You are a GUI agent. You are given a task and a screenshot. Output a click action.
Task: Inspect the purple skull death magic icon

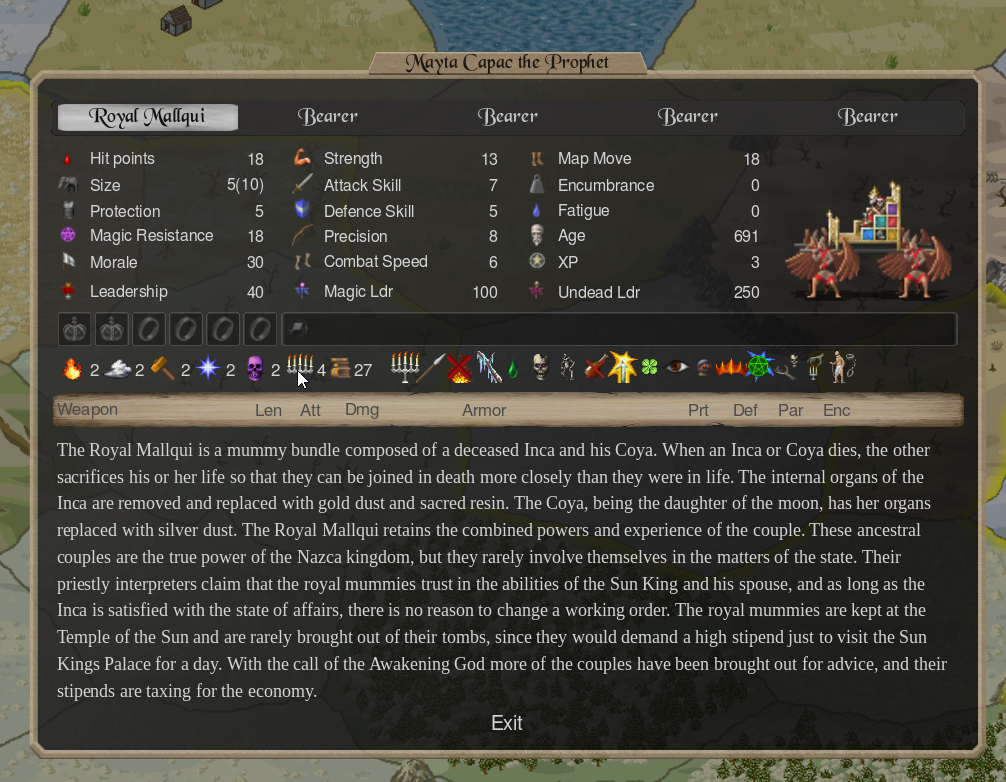click(x=254, y=369)
